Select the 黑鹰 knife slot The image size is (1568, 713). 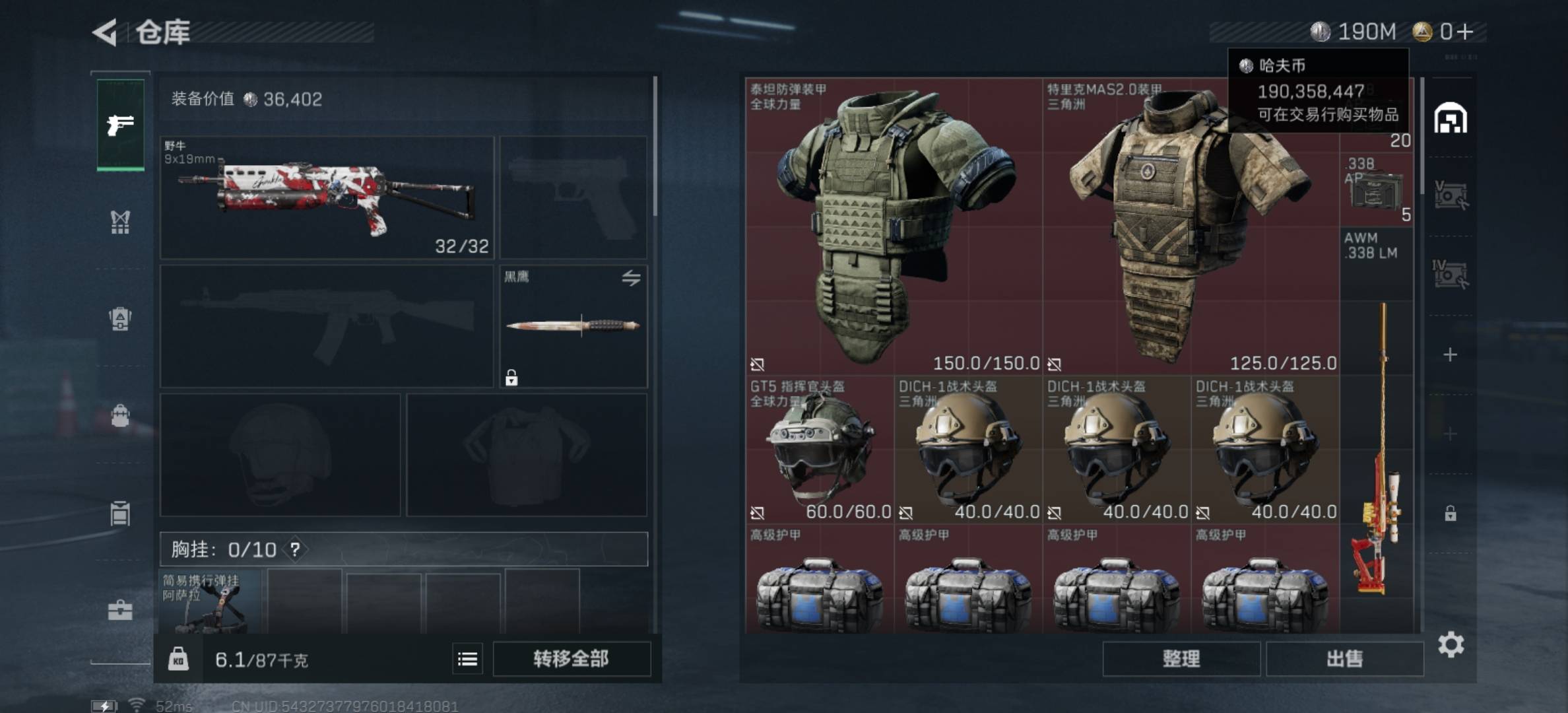coord(573,326)
